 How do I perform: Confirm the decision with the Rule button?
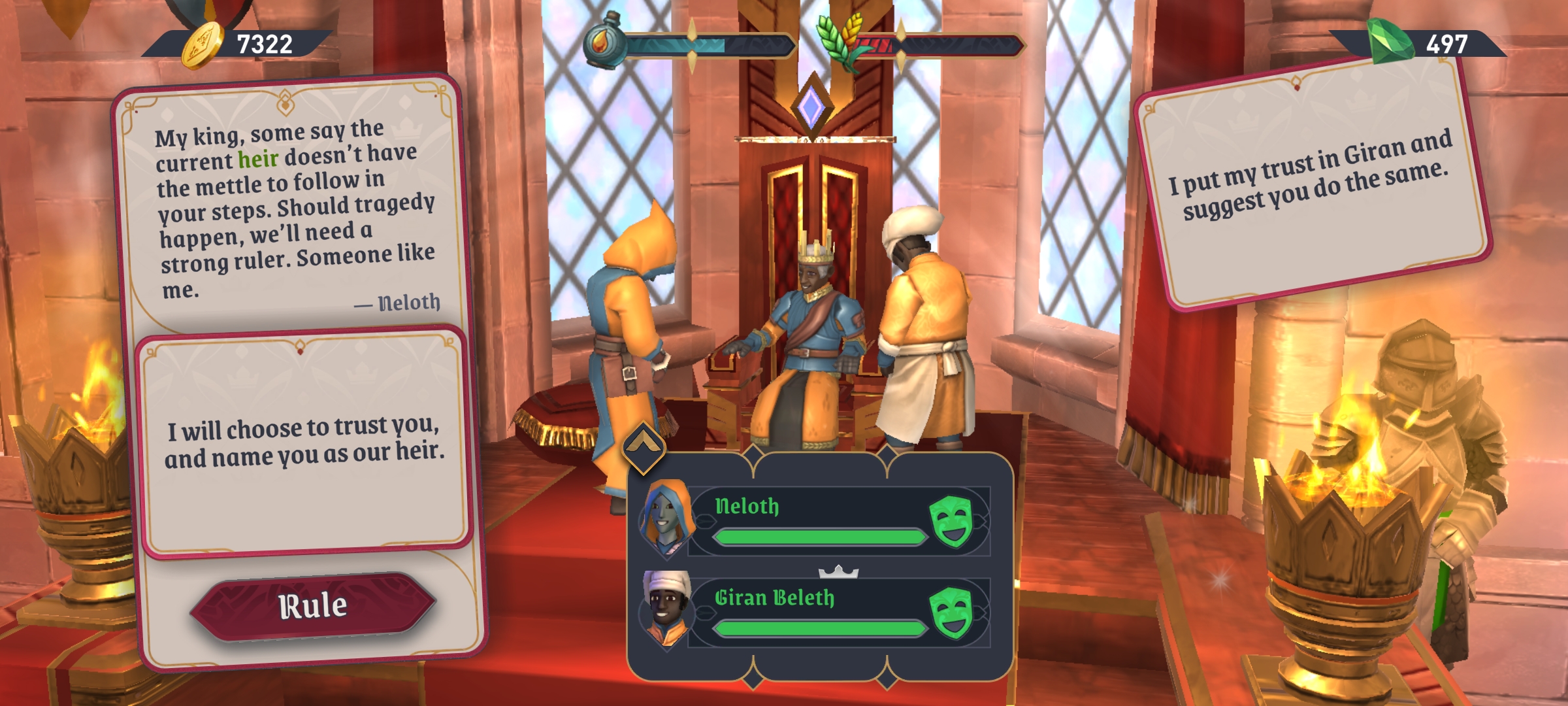click(x=313, y=607)
